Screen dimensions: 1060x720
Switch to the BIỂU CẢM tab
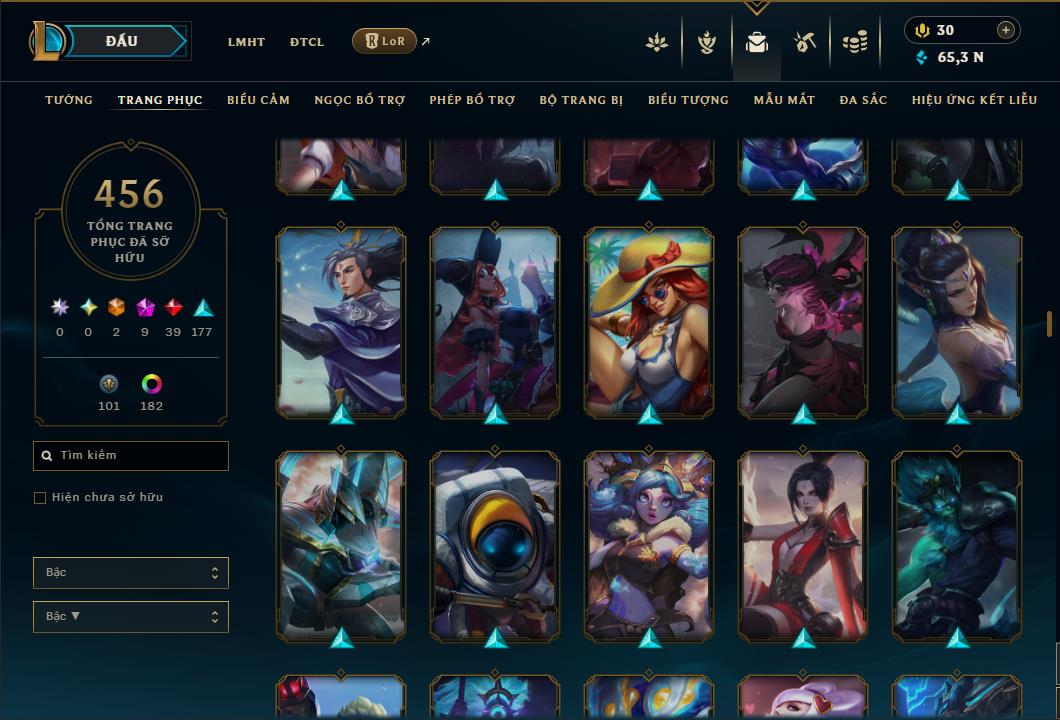(258, 100)
